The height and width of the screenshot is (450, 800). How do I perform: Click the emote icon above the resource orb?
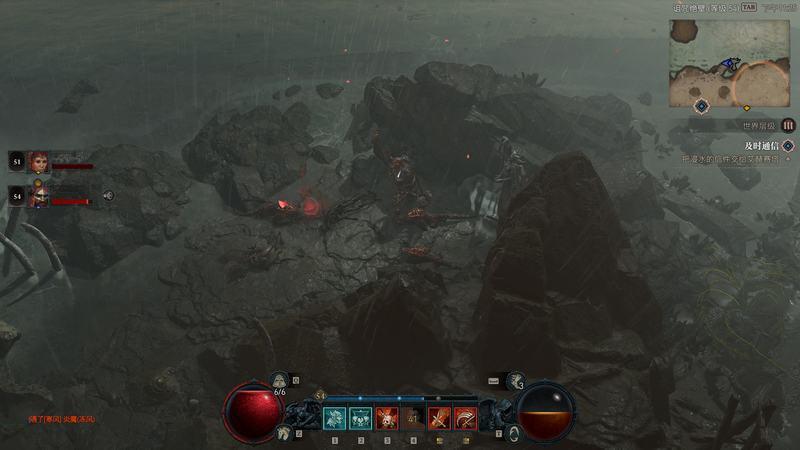[516, 380]
